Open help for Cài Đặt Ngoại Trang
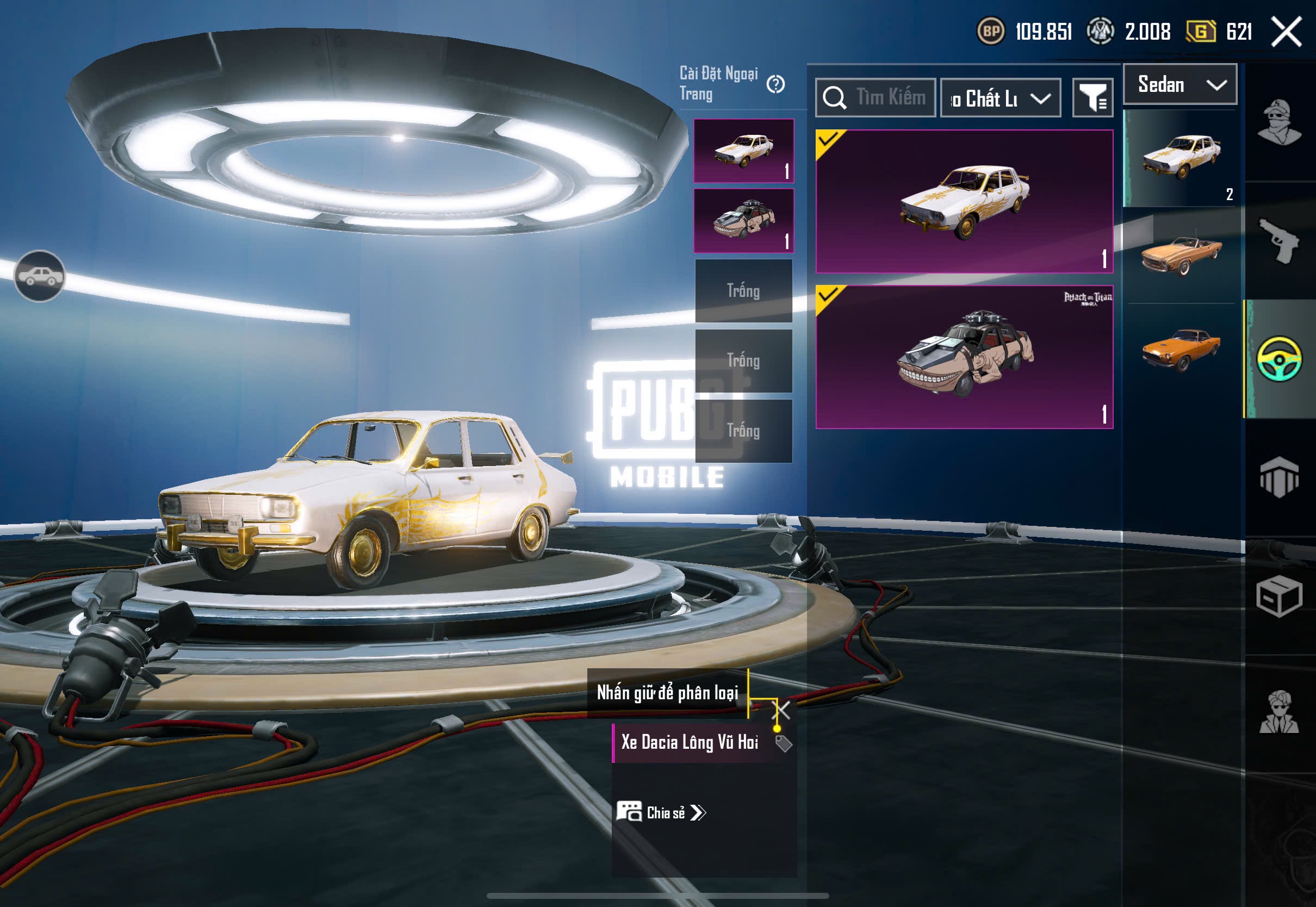Screen dimensions: 1316x907 (775, 84)
